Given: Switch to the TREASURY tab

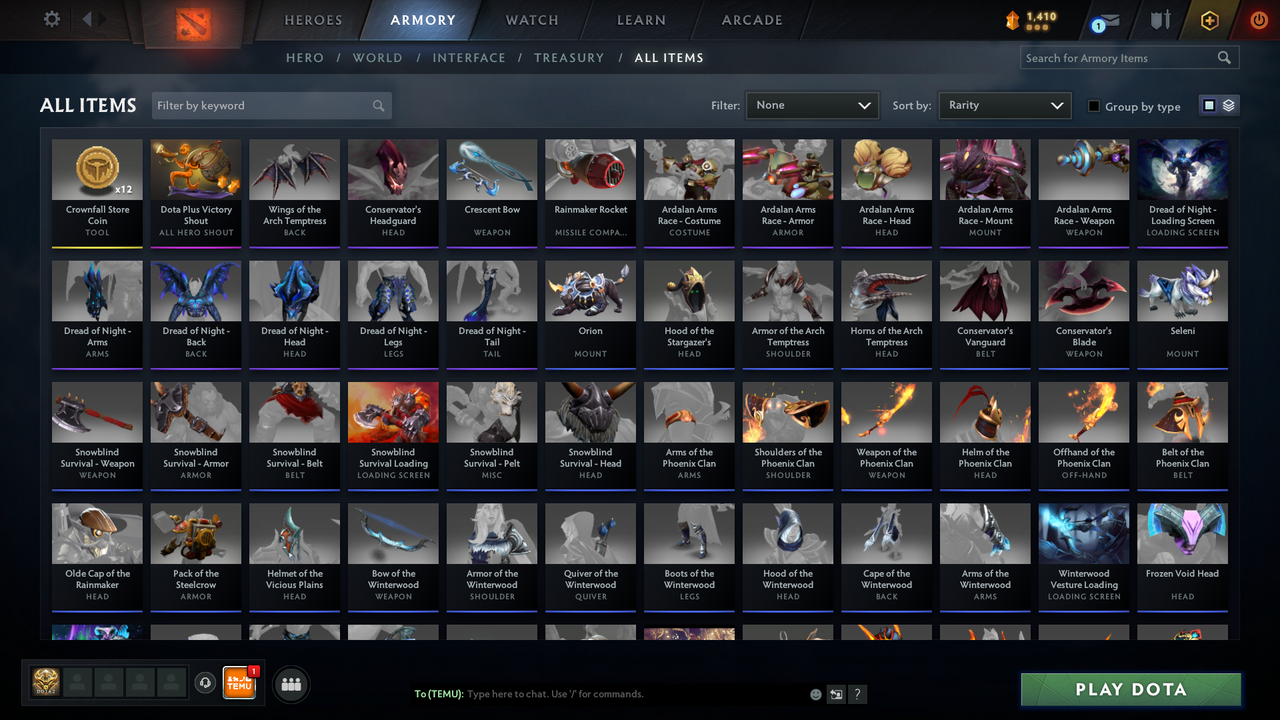Looking at the screenshot, I should [x=568, y=57].
